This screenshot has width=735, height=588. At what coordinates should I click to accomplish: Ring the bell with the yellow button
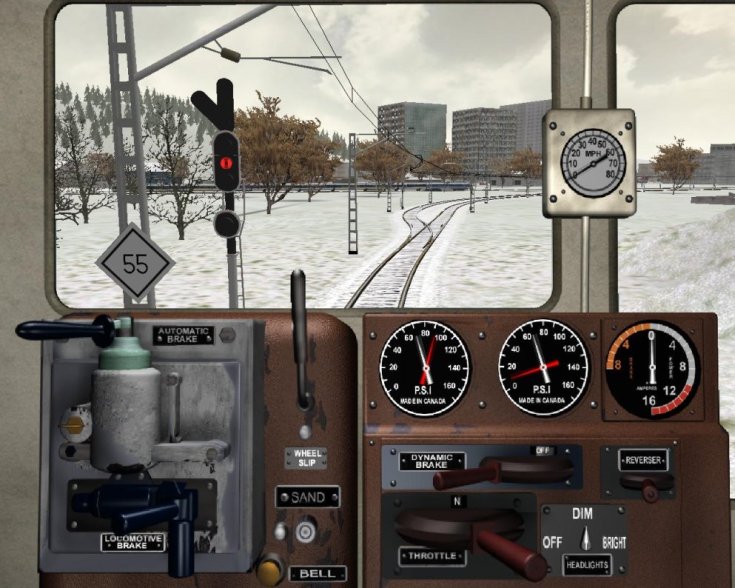267,569
